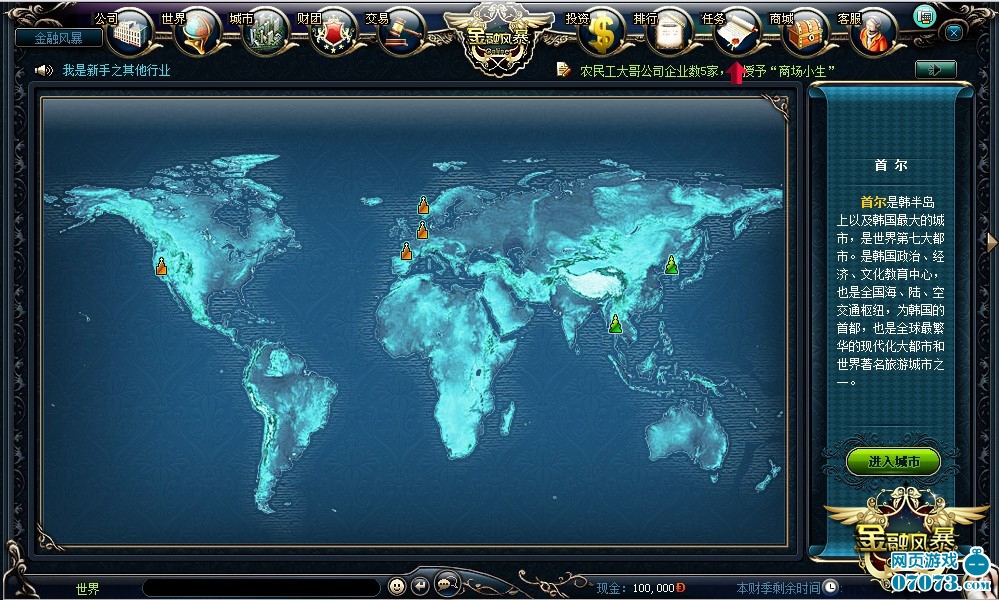
Task: Open the chat emoticon smiley picker
Action: (x=397, y=585)
